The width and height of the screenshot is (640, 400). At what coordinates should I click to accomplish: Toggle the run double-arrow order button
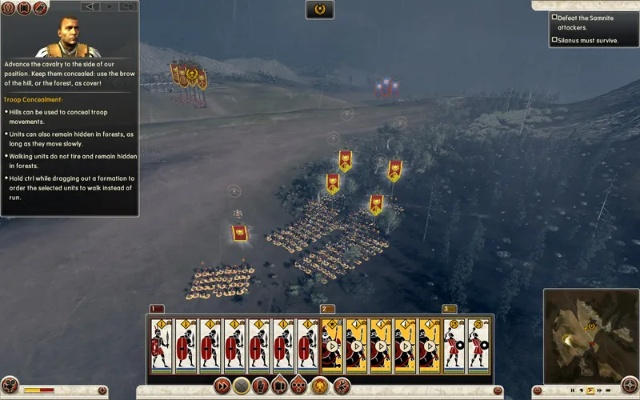pyautogui.click(x=222, y=386)
